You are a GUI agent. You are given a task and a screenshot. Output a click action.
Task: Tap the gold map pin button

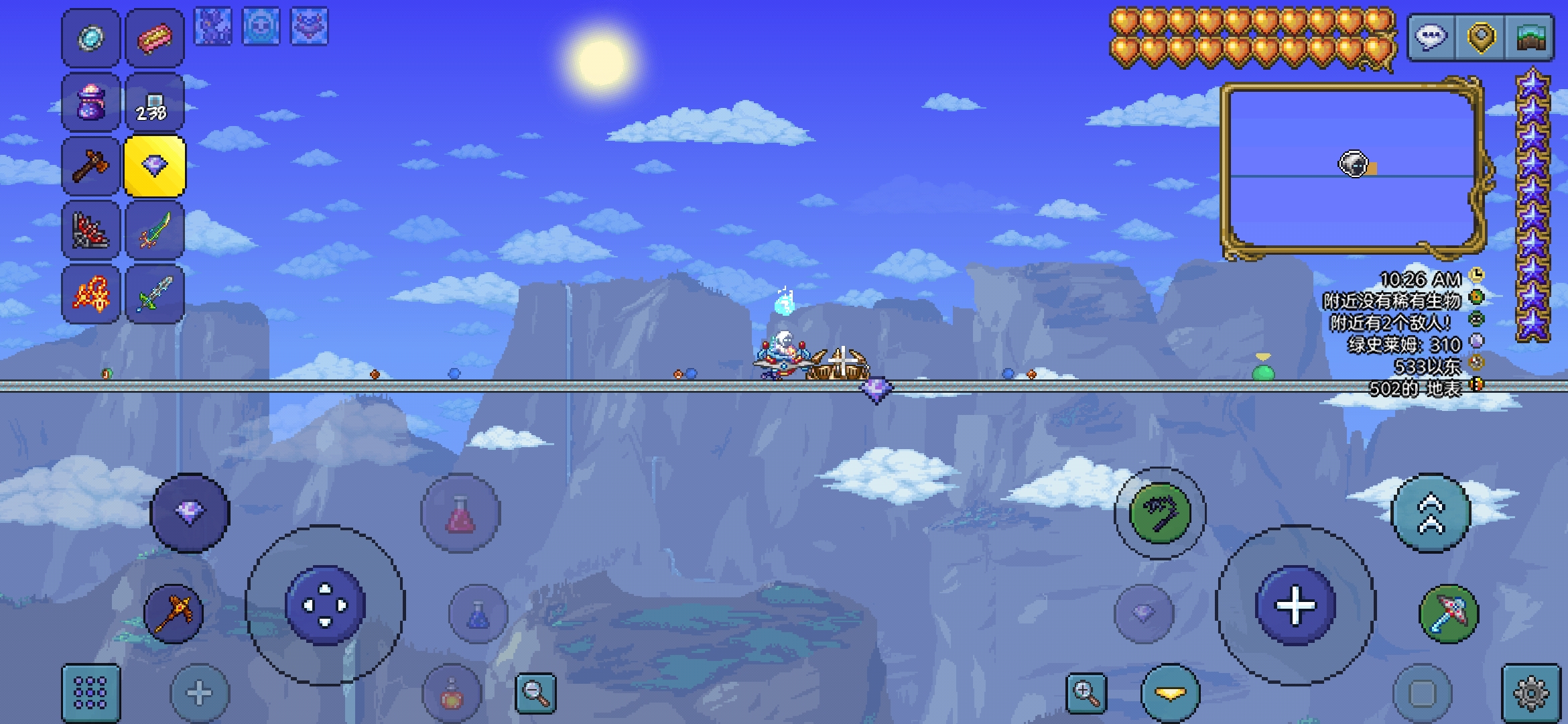(x=1481, y=37)
